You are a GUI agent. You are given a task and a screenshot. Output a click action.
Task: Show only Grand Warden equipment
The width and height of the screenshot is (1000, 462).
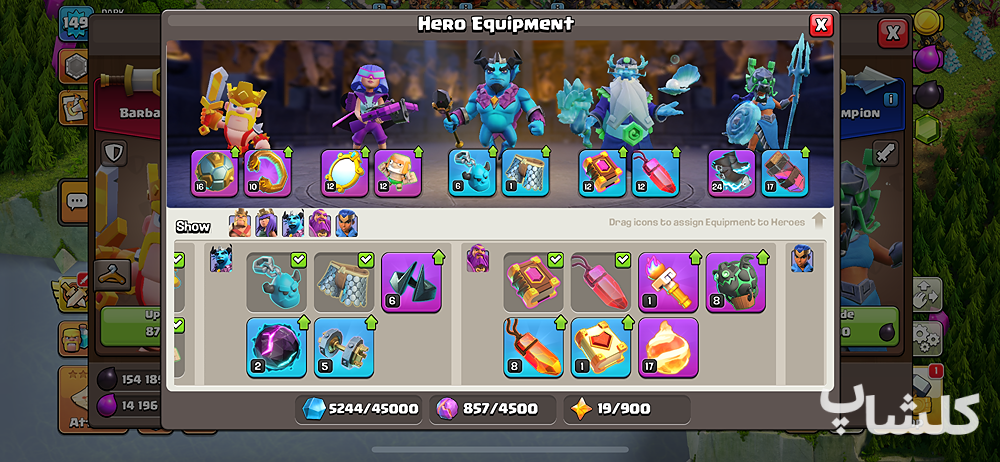(x=319, y=224)
